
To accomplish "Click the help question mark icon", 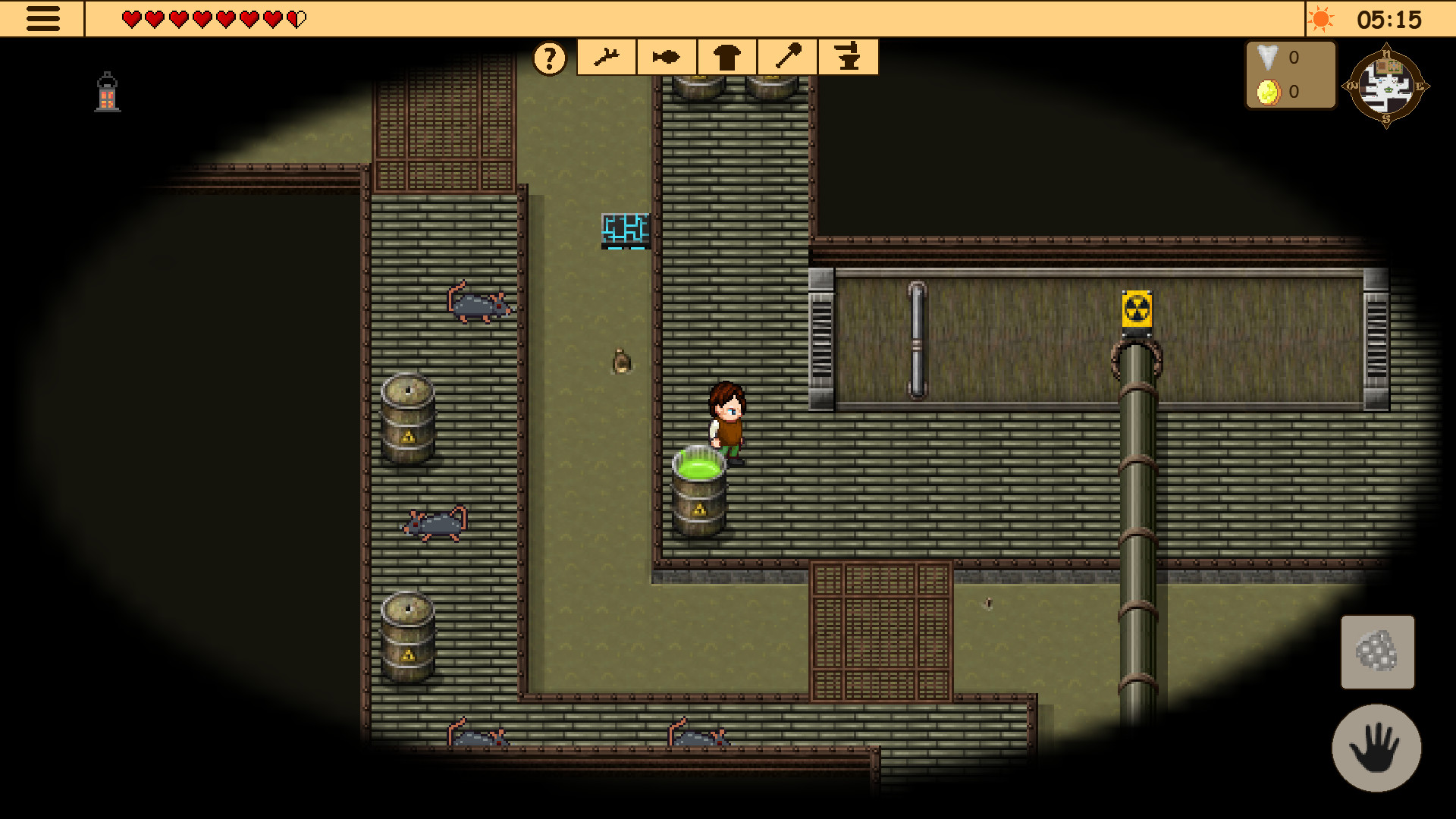I will [x=549, y=57].
